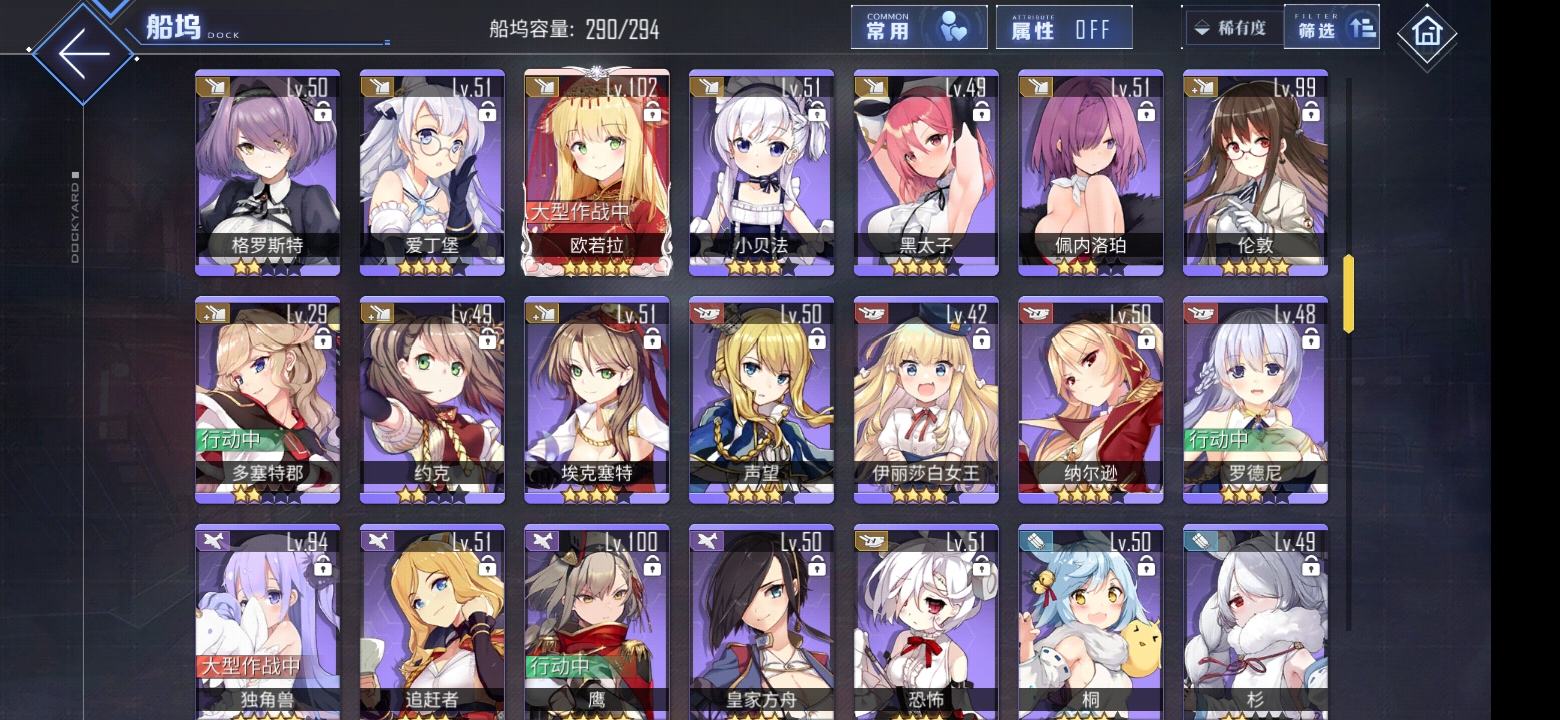Click the yellow dock scrollbar handle
Image resolution: width=1560 pixels, height=720 pixels.
1348,293
